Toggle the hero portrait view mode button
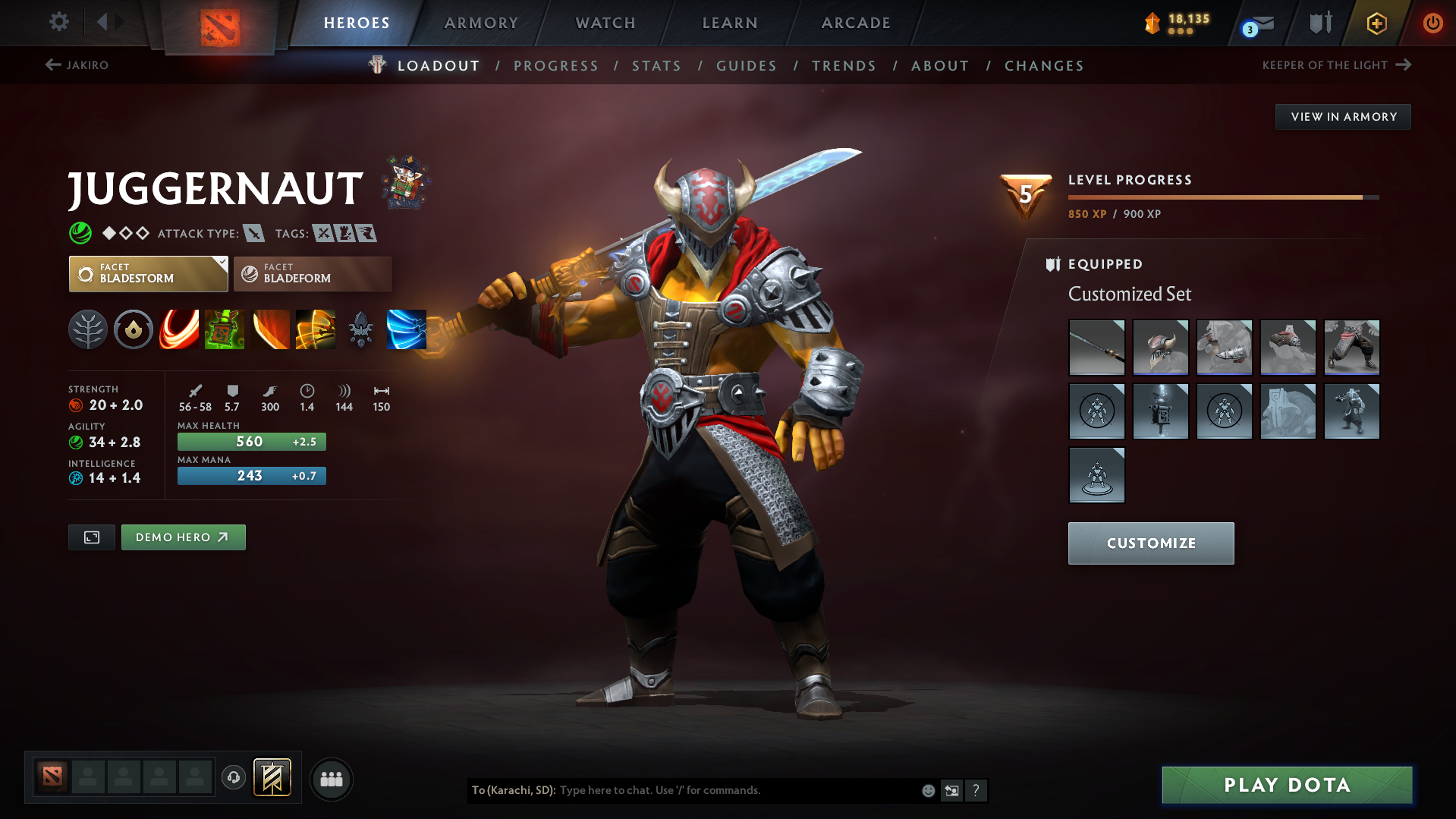 click(91, 537)
